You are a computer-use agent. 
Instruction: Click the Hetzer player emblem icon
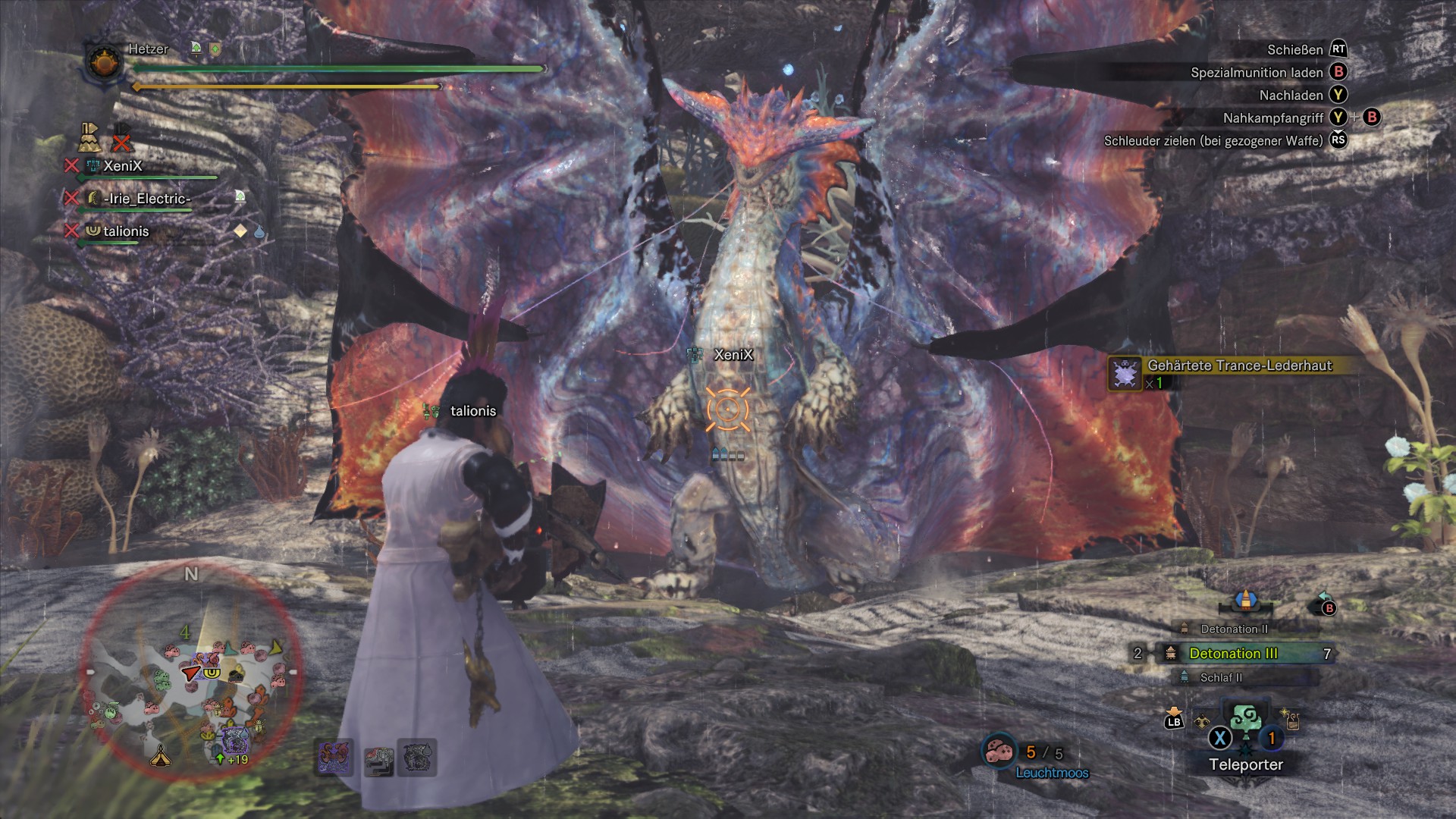click(x=105, y=62)
